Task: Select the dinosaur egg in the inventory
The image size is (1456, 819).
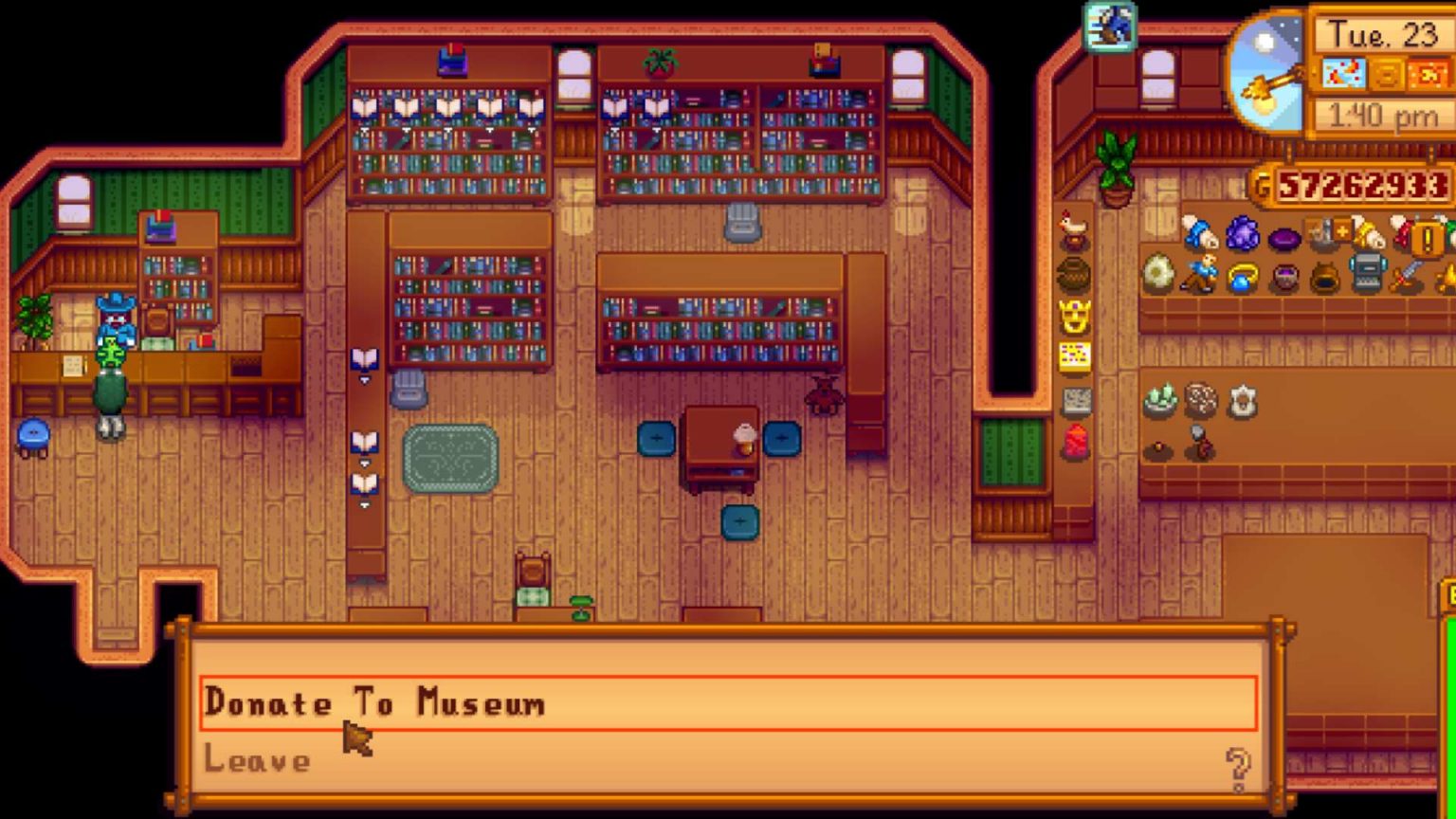Action: (1158, 275)
